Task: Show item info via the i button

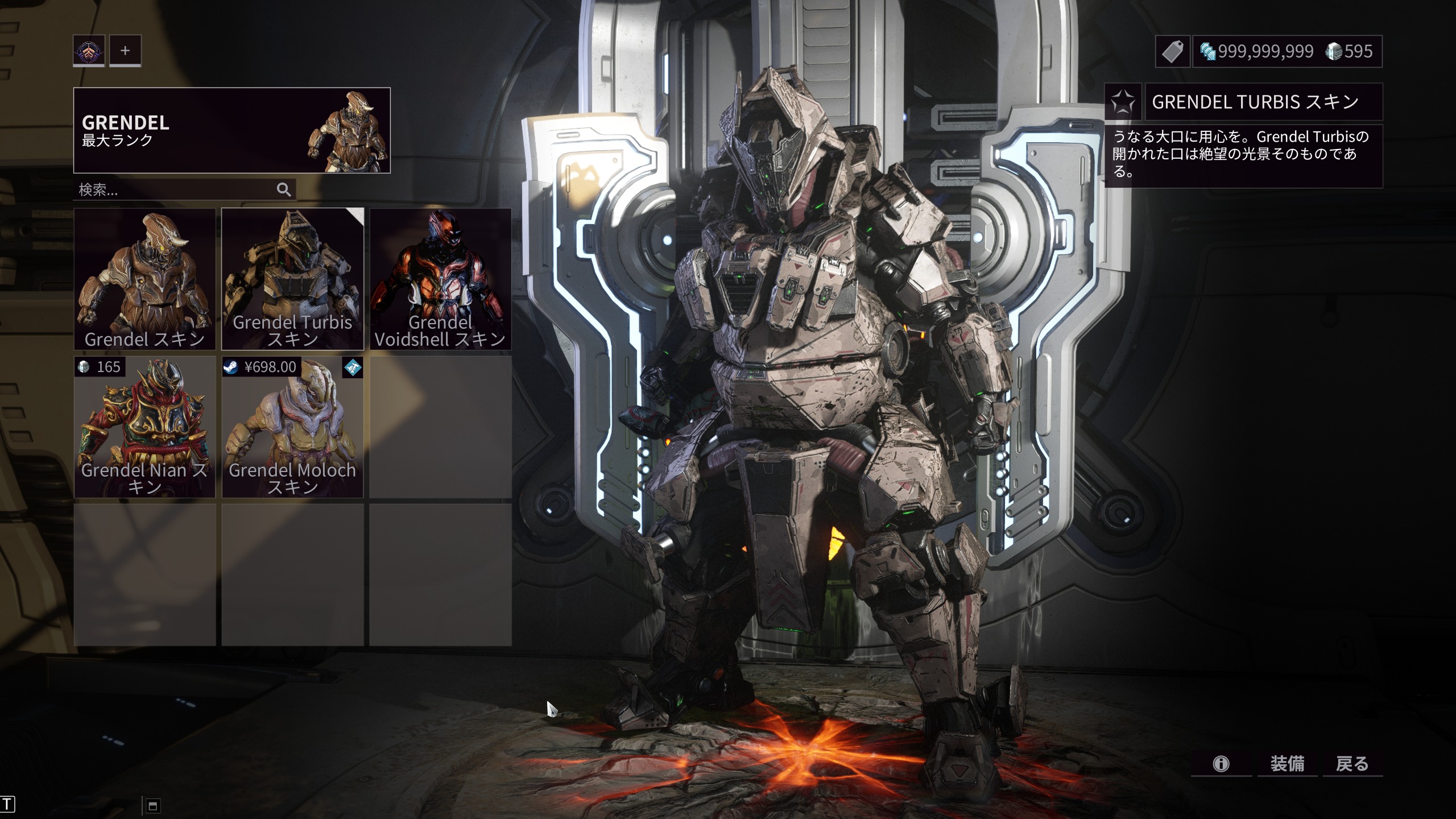Action: (x=1221, y=763)
